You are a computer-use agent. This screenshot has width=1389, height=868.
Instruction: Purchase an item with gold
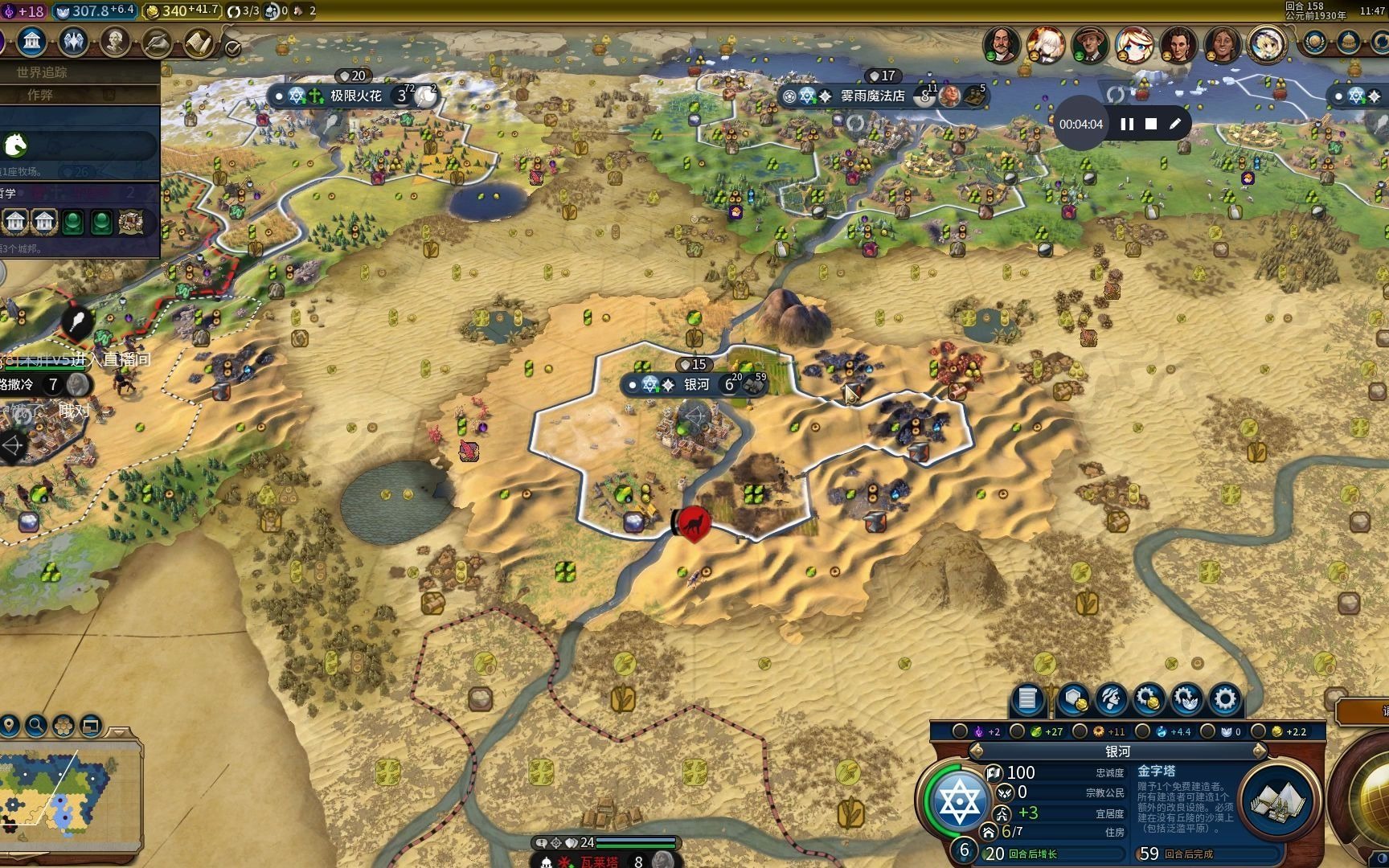click(x=1149, y=699)
